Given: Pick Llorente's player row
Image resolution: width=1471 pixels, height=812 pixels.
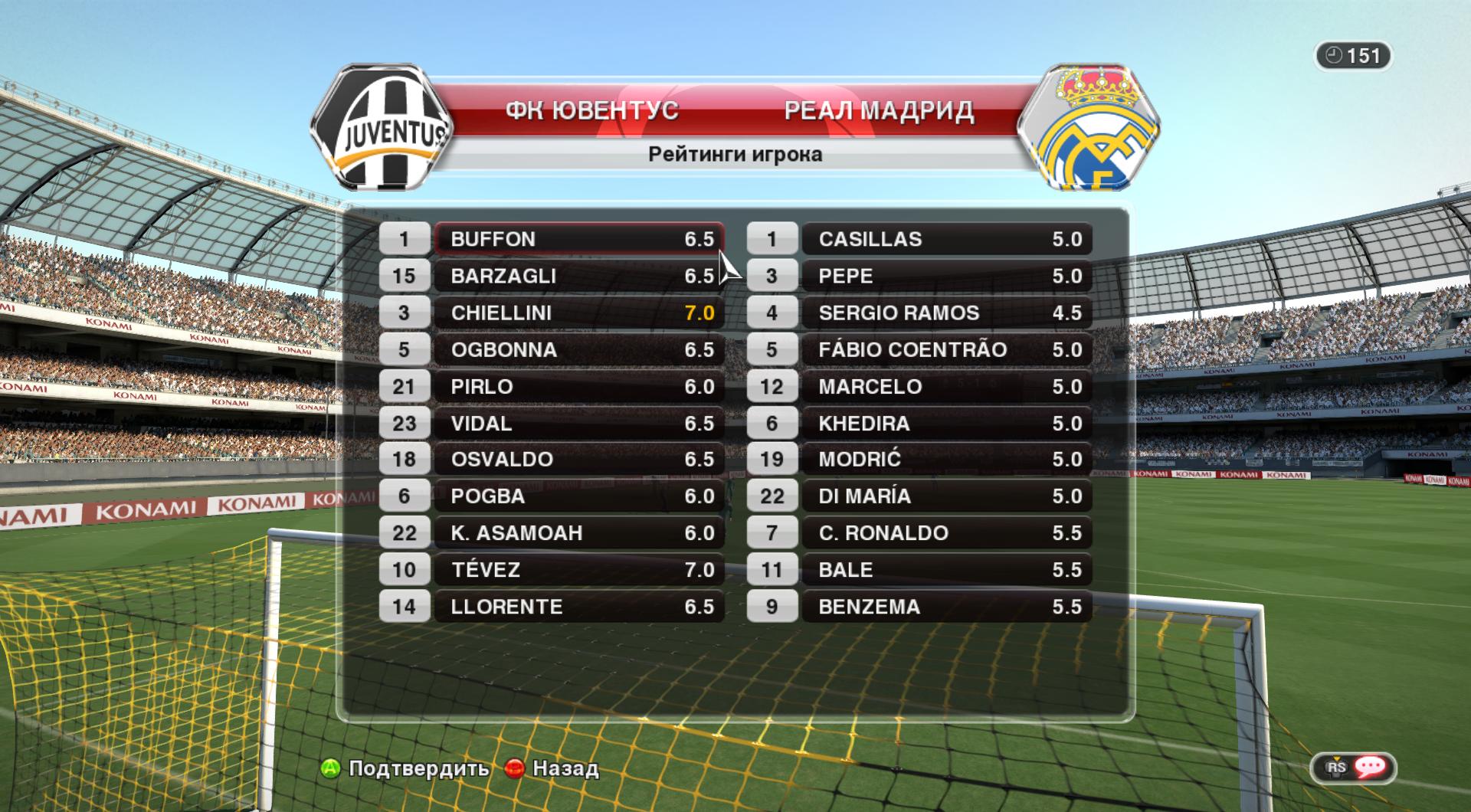Looking at the screenshot, I should point(578,606).
